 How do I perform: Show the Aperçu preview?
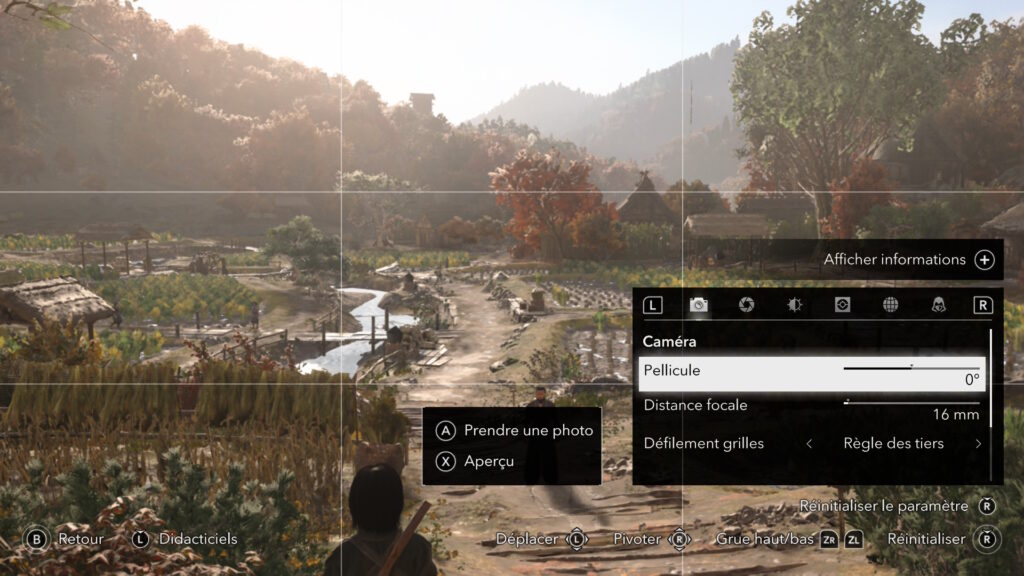tap(478, 461)
